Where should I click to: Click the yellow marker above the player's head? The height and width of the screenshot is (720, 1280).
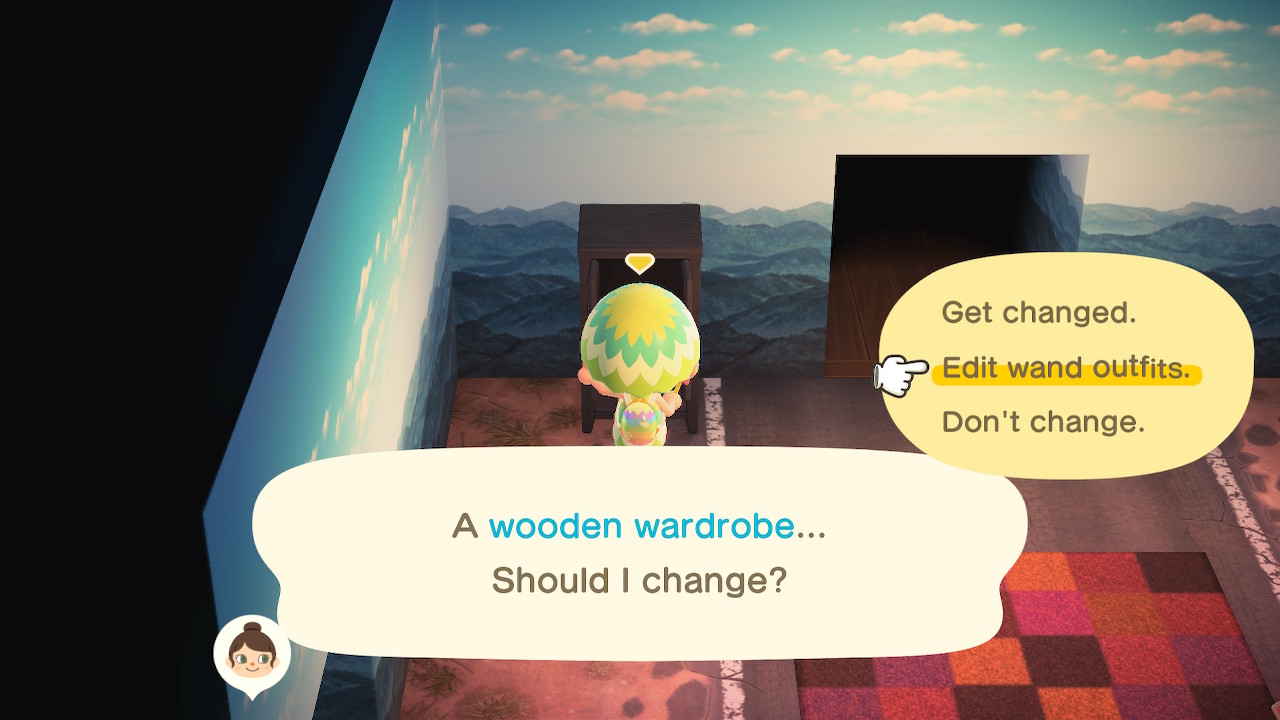pos(638,263)
